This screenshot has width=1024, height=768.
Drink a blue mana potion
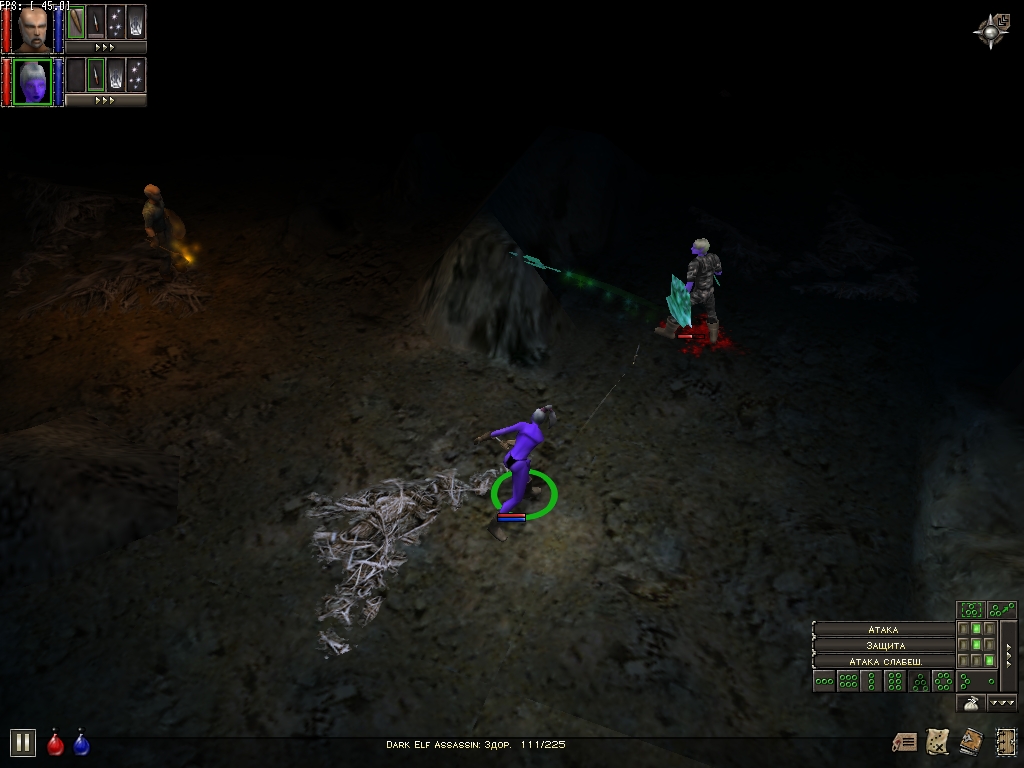pyautogui.click(x=81, y=743)
